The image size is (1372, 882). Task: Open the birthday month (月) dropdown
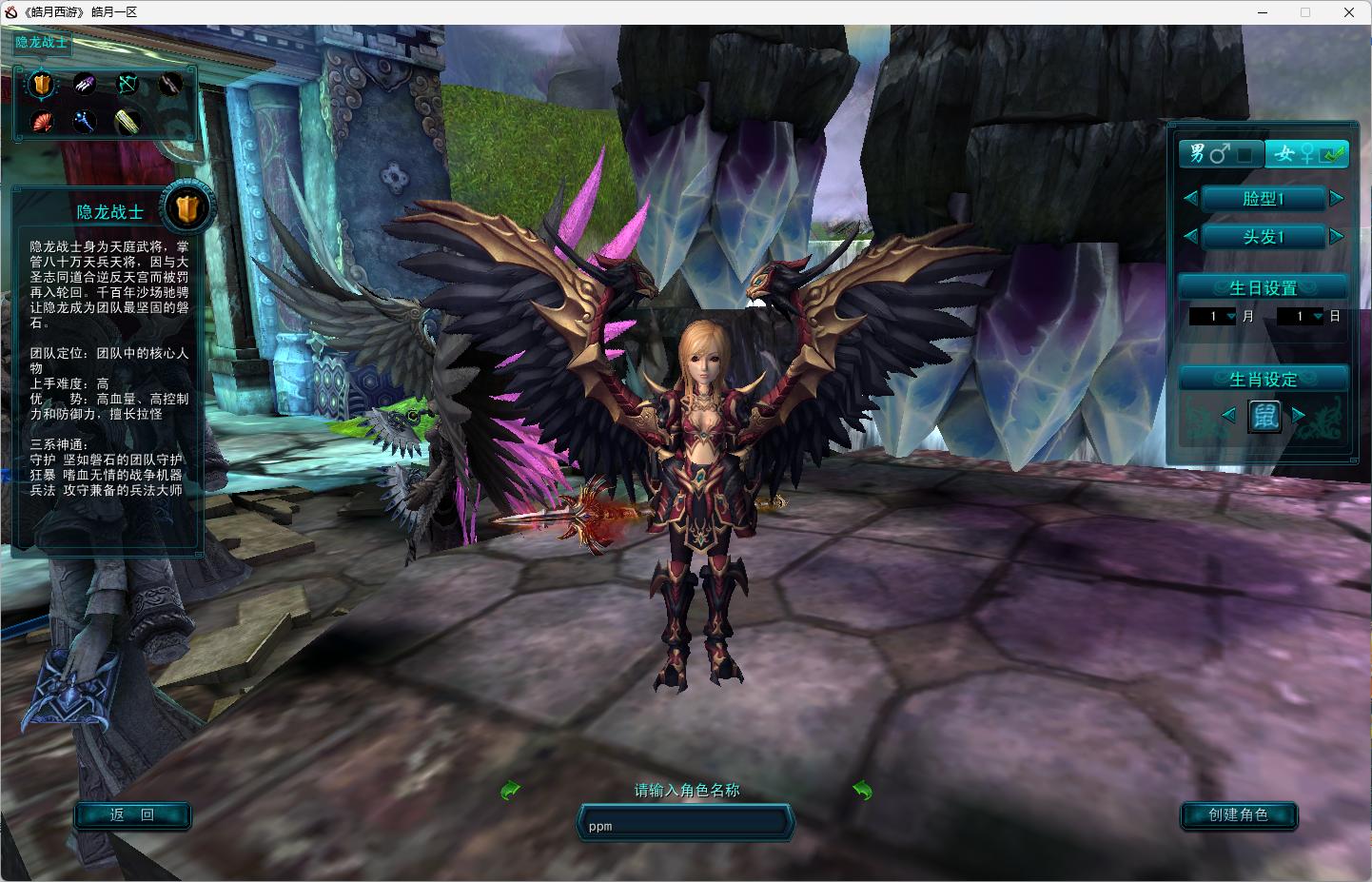[x=1231, y=316]
